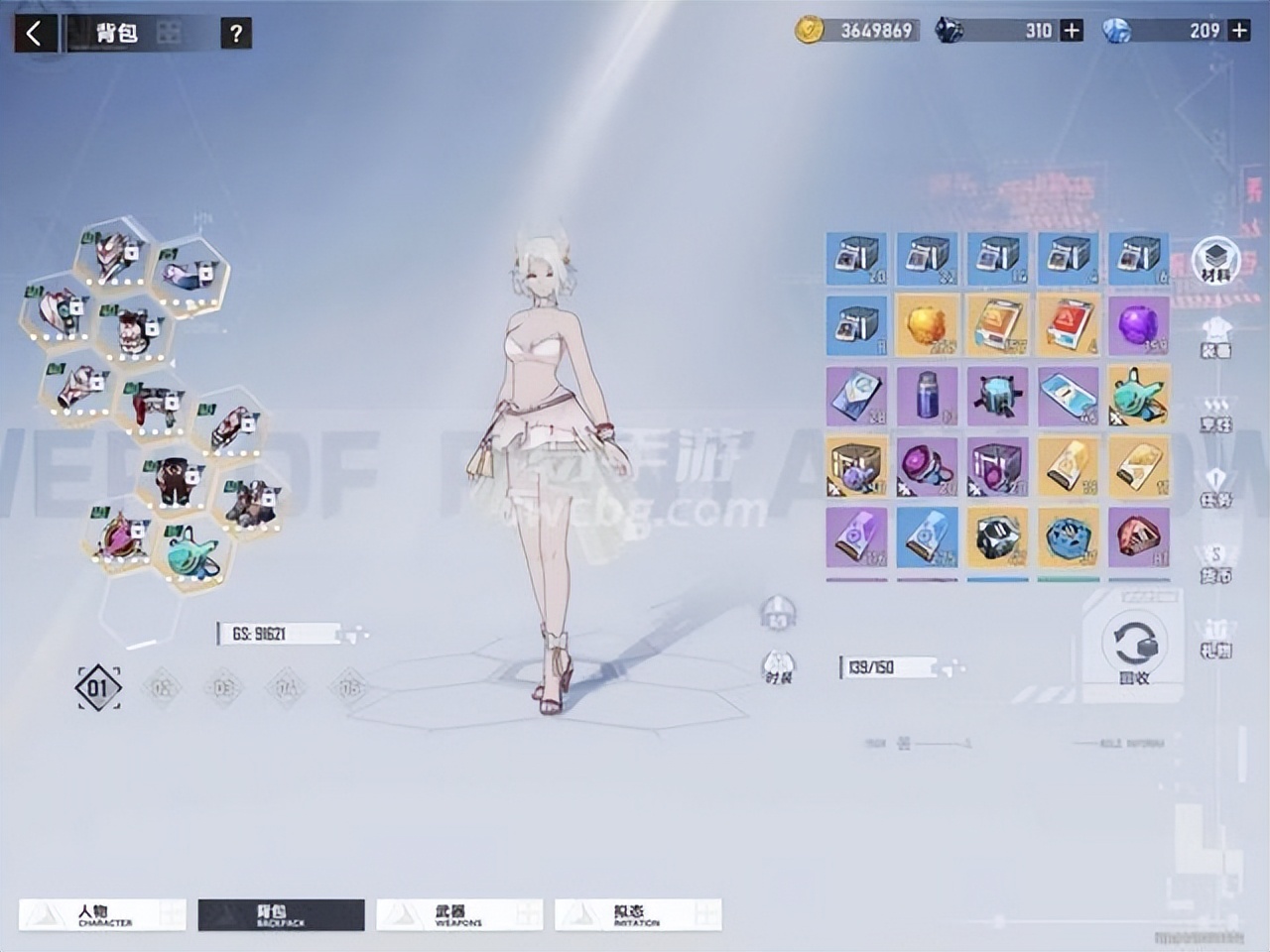This screenshot has height=952, width=1270.
Task: View the 货币 currency category
Action: point(1216,563)
